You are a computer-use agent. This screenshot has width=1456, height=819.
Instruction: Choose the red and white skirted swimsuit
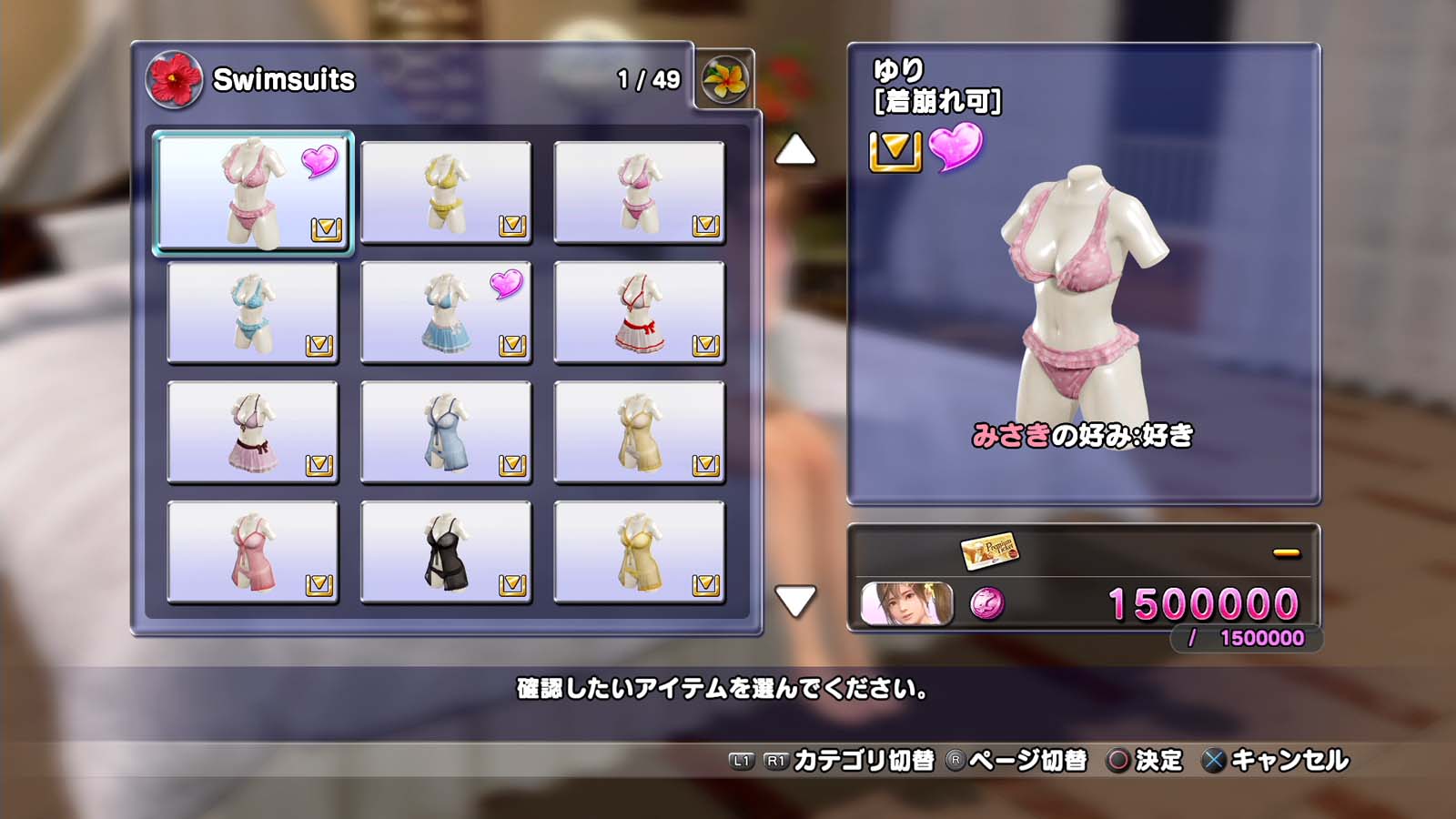pyautogui.click(x=639, y=312)
